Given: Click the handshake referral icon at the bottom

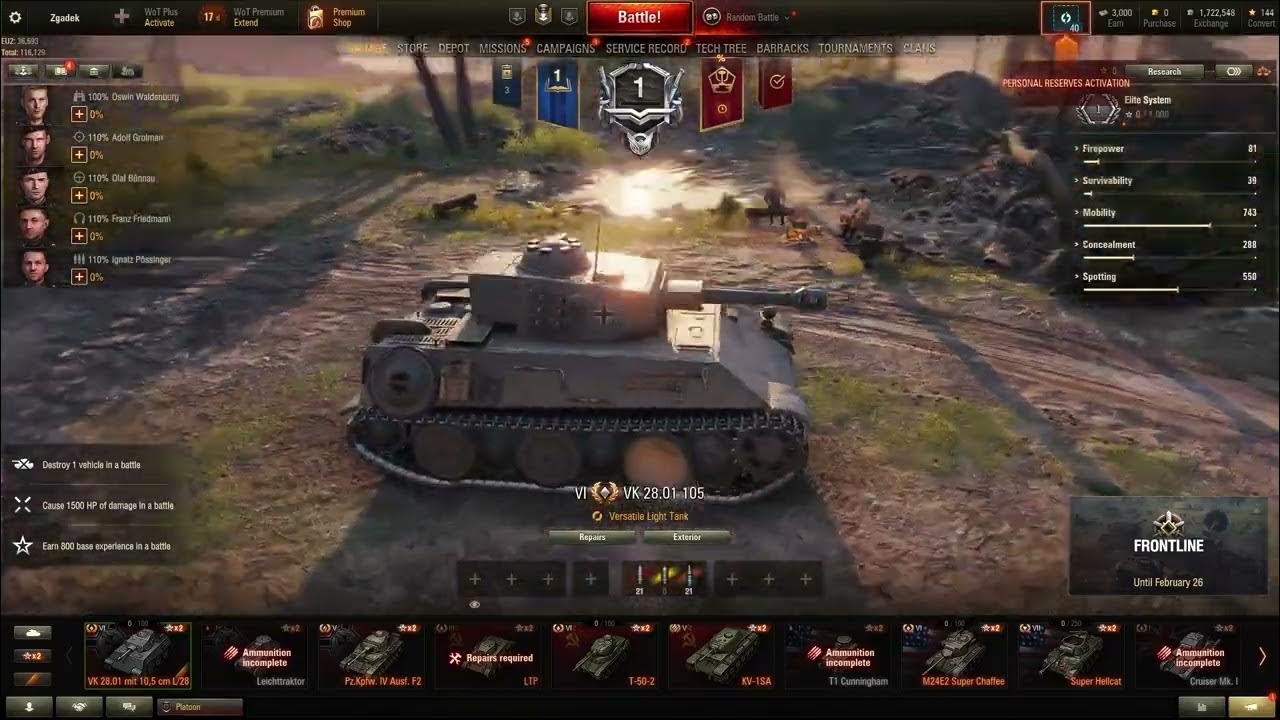Looking at the screenshot, I should point(80,707).
